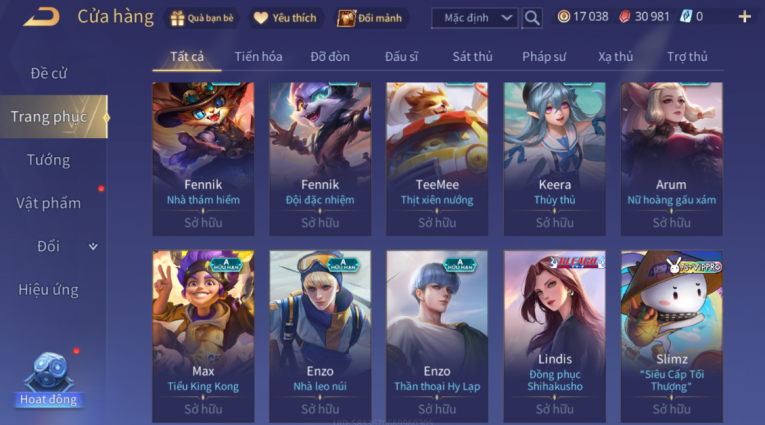Open the Vật phẩm section
This screenshot has width=765, height=425.
48,203
